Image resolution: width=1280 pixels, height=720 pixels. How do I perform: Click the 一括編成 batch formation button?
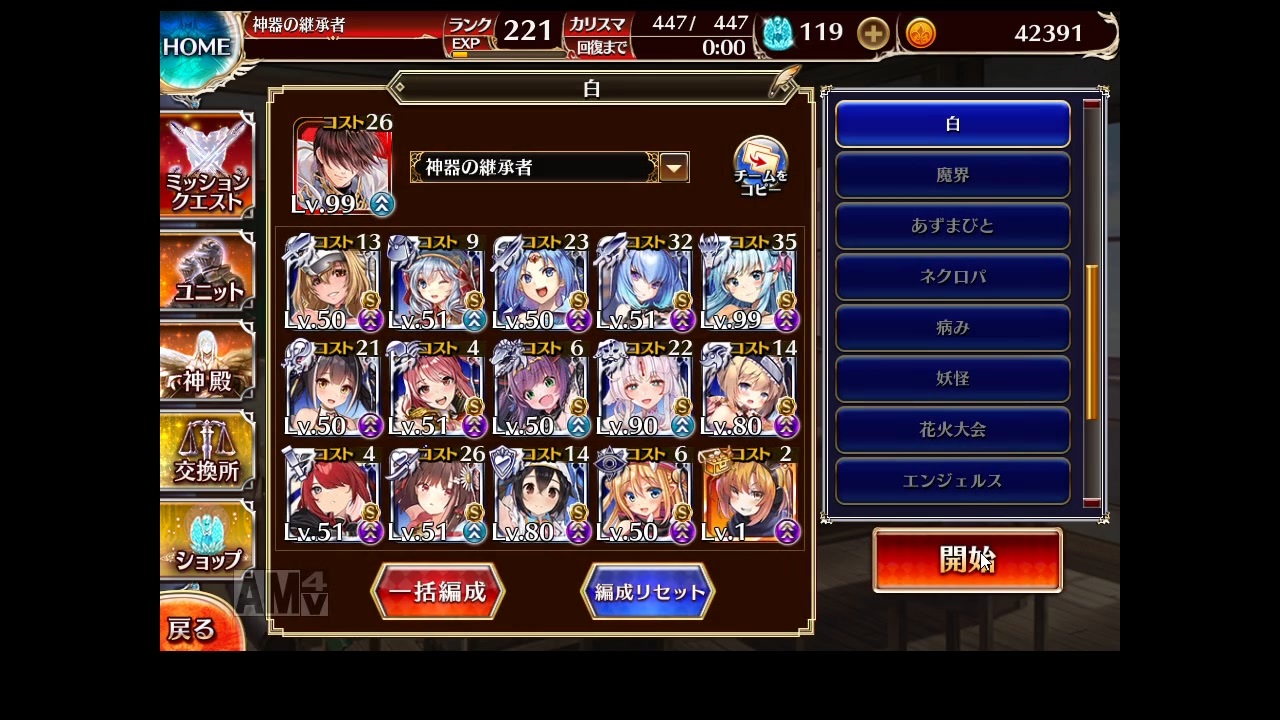tap(437, 591)
